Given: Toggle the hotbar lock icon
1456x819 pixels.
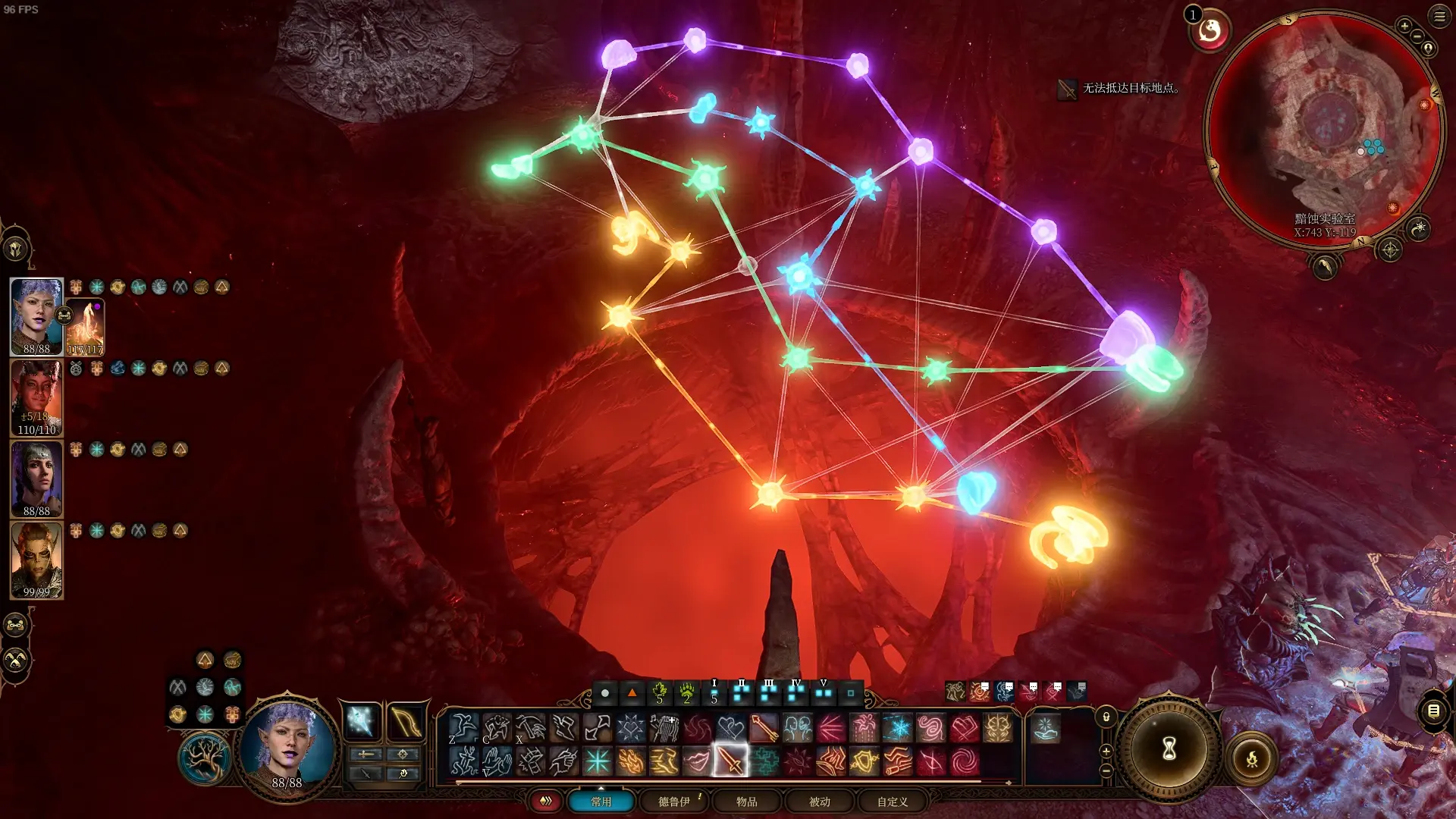Looking at the screenshot, I should 1106,717.
